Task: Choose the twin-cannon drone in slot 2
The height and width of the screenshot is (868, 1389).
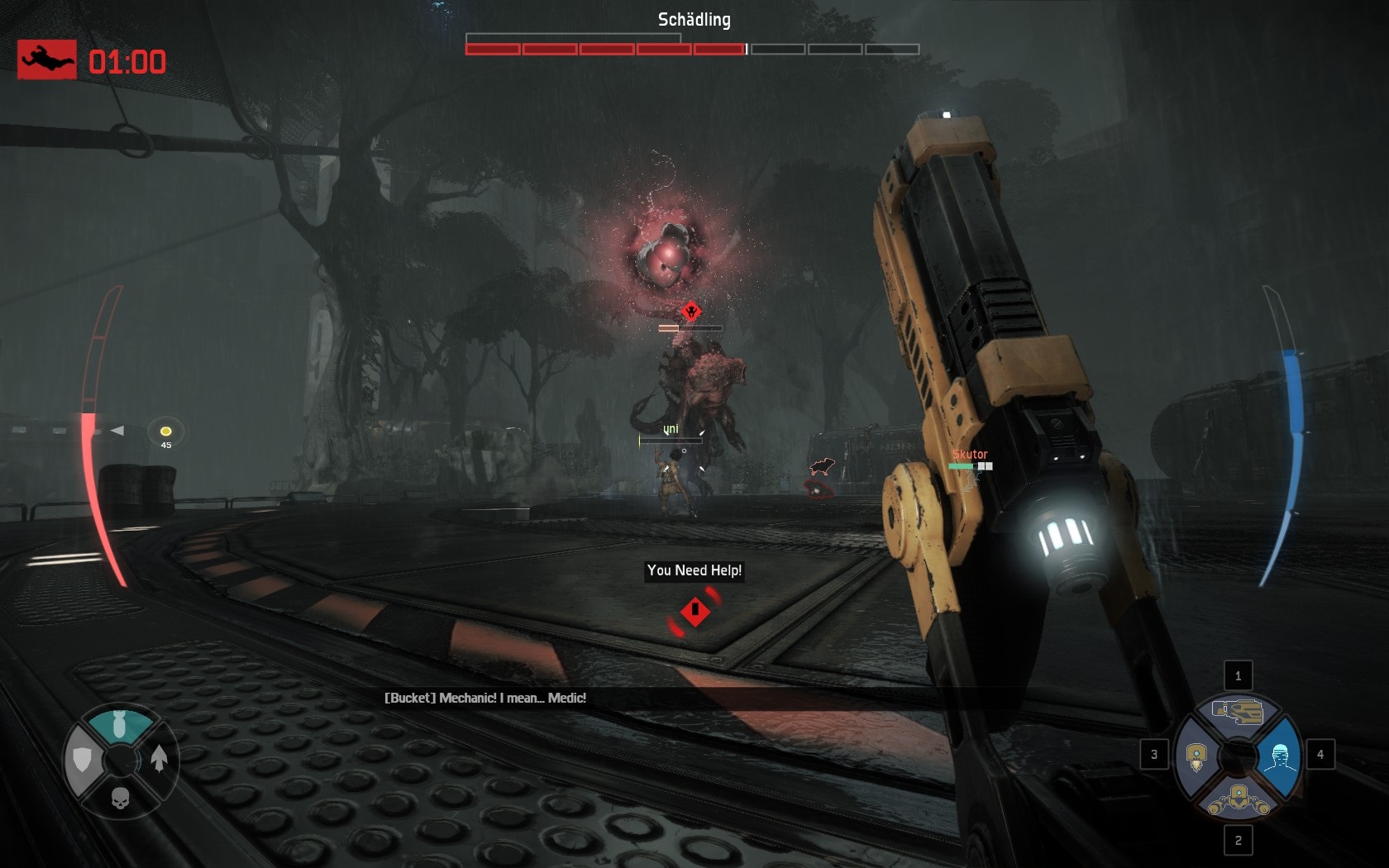Action: [x=1238, y=799]
